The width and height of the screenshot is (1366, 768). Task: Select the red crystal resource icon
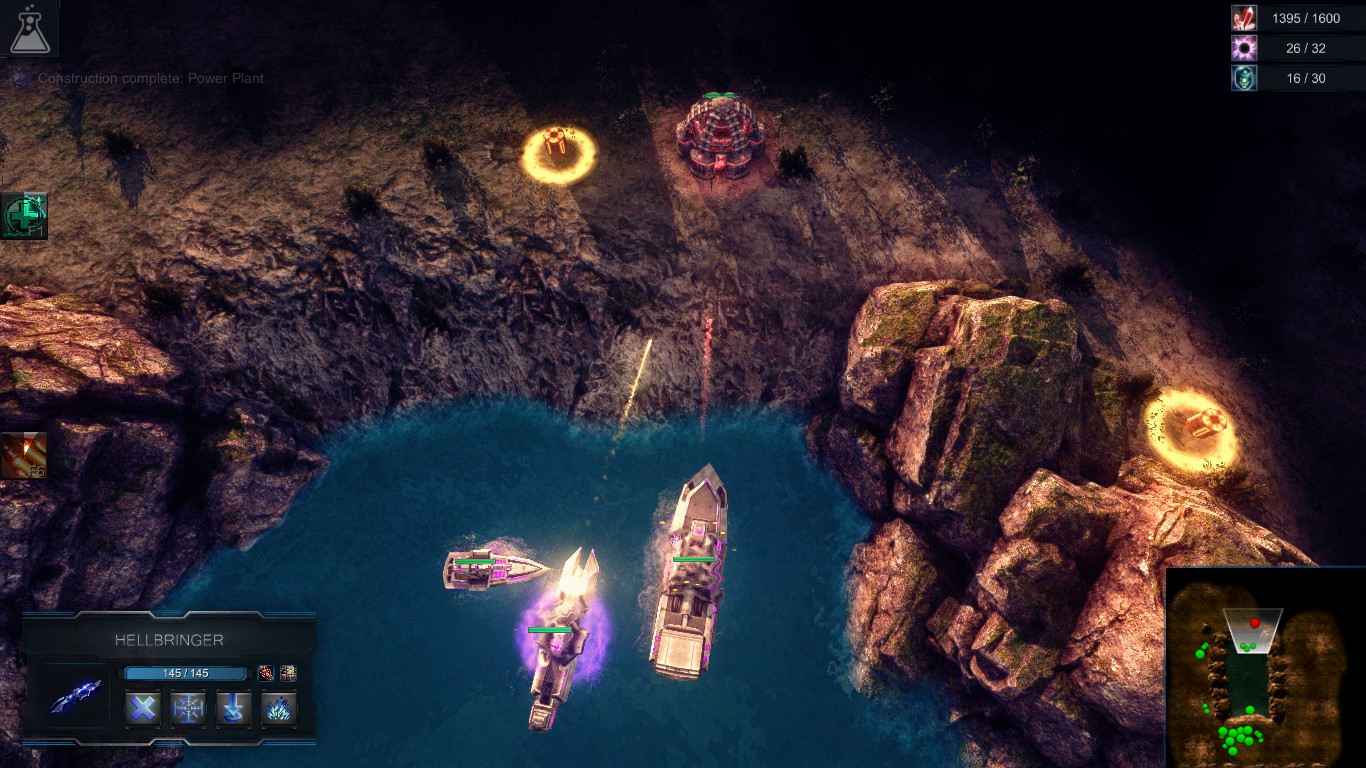click(x=1244, y=18)
